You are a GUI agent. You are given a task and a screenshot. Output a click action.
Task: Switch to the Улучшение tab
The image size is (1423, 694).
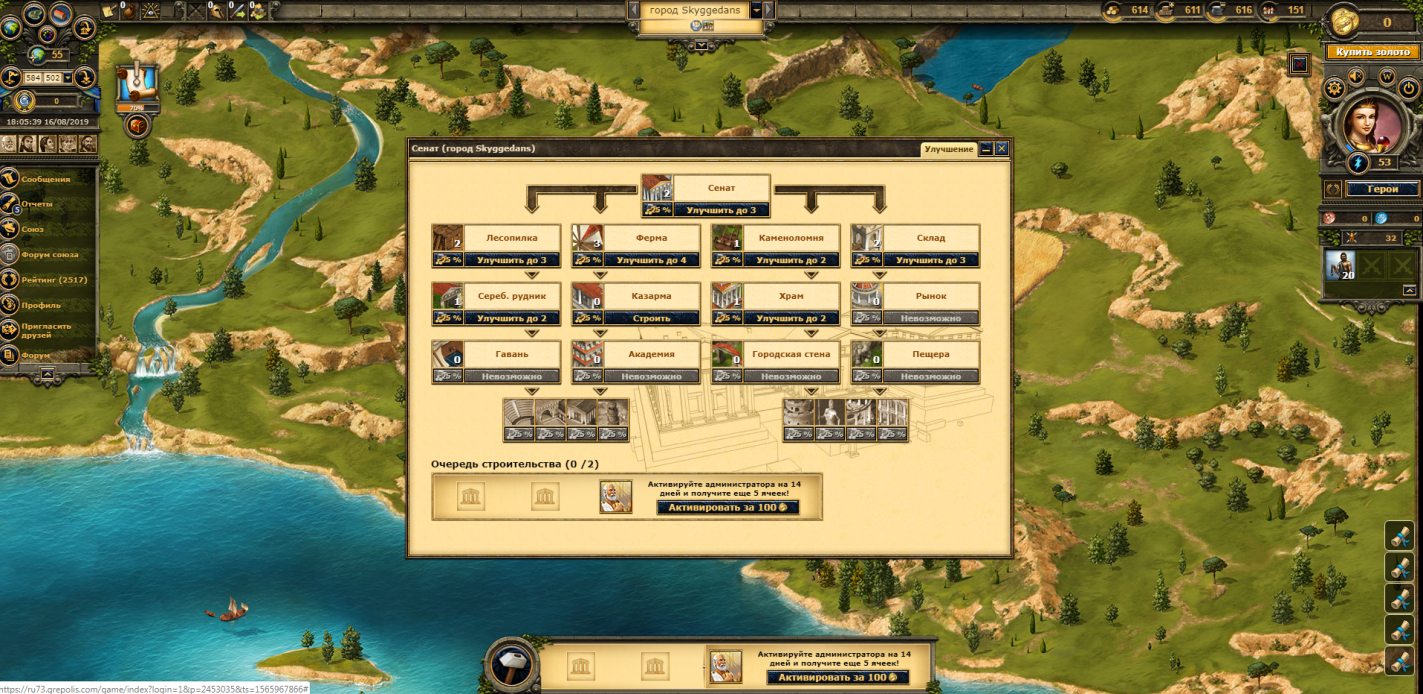[x=948, y=149]
